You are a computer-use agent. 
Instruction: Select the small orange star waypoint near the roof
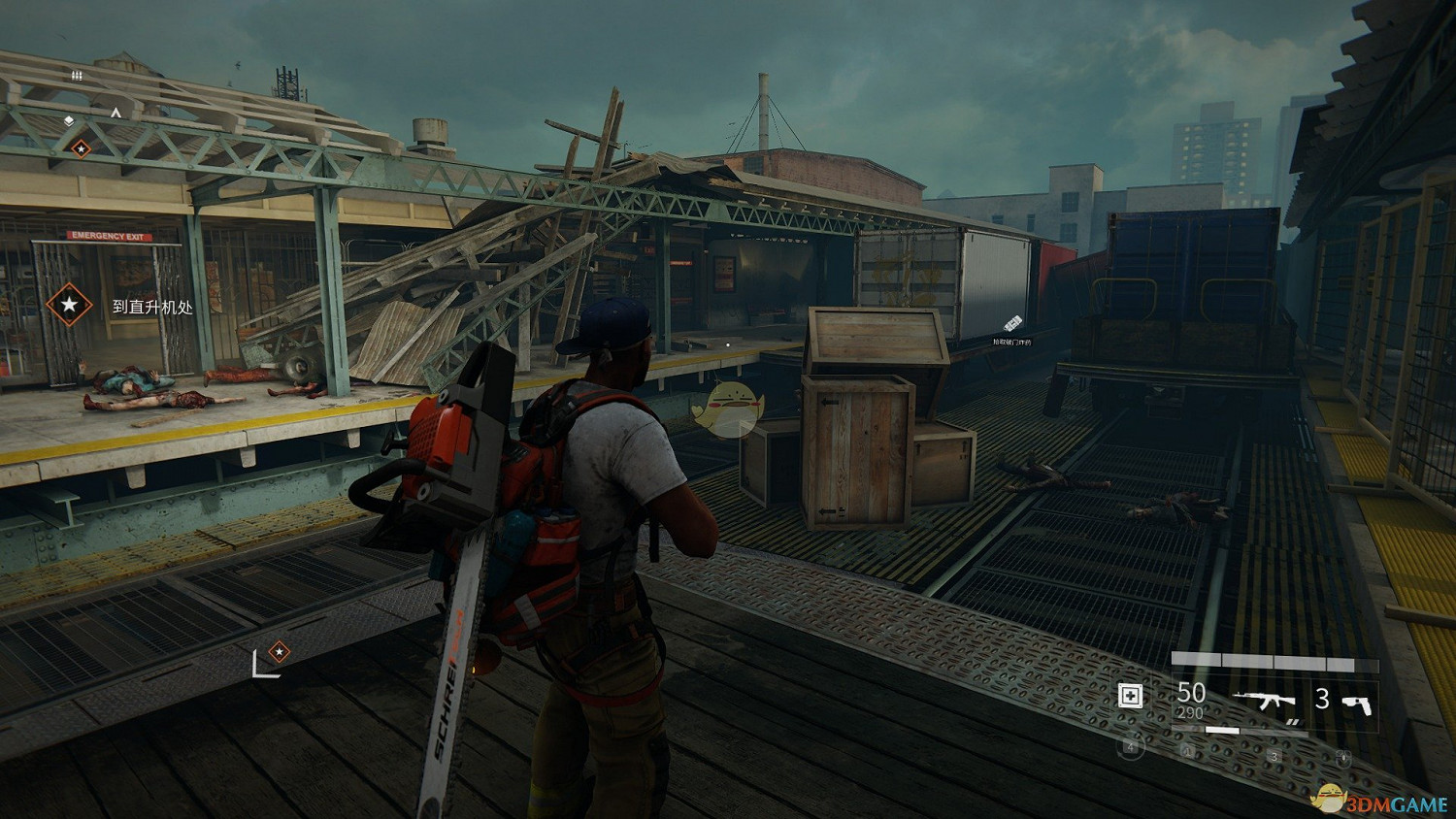point(81,148)
